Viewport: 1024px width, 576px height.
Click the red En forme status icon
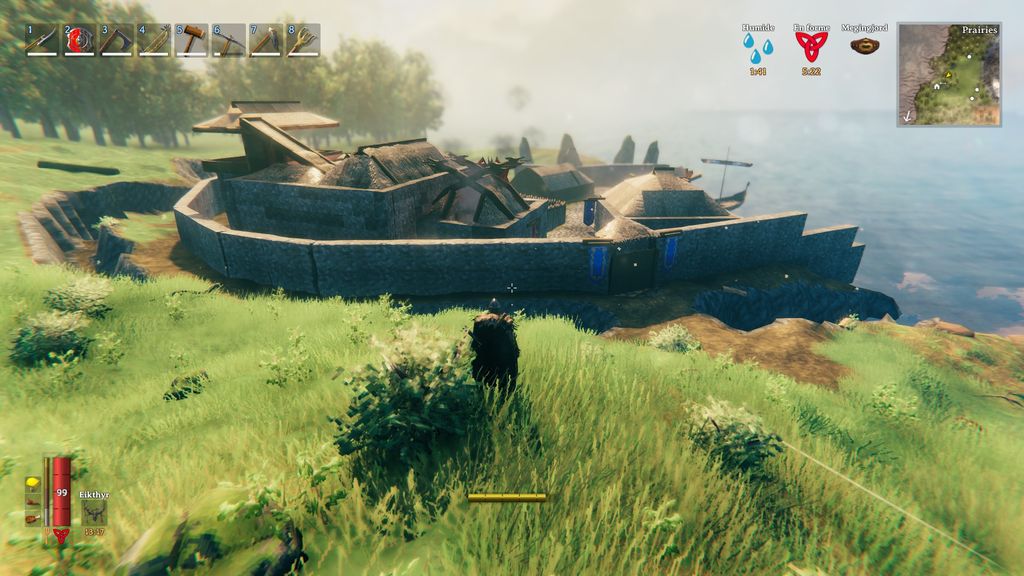click(x=811, y=46)
